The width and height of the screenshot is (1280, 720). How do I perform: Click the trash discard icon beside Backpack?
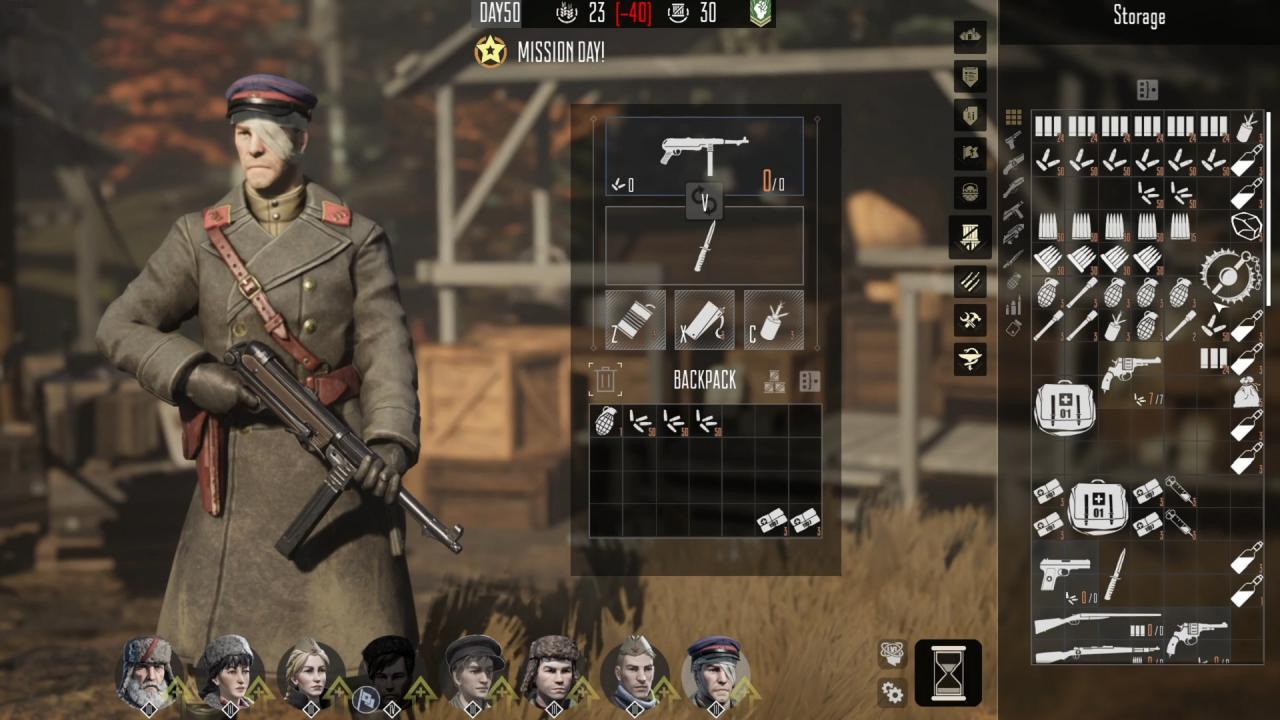(605, 378)
